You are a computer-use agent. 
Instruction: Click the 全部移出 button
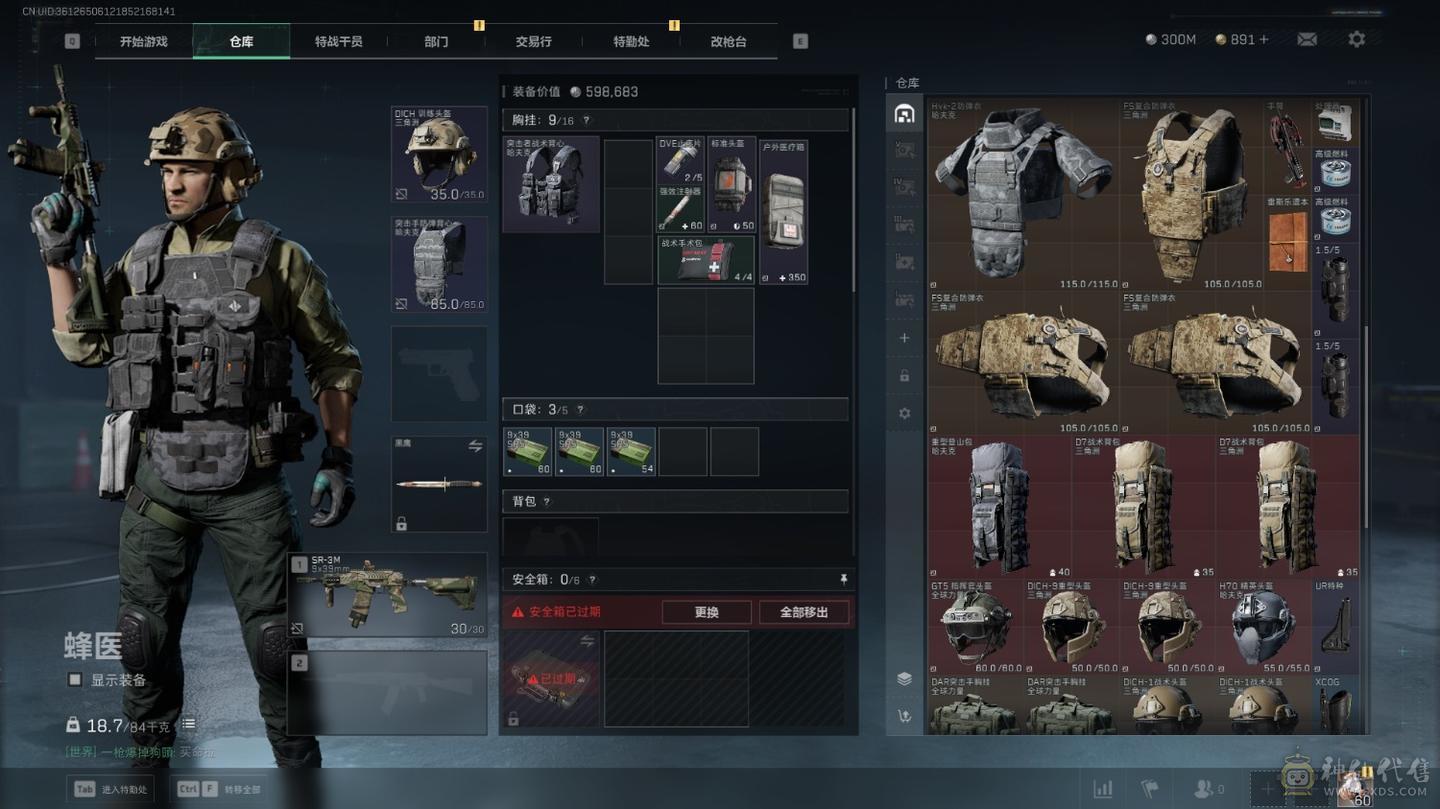click(x=804, y=612)
